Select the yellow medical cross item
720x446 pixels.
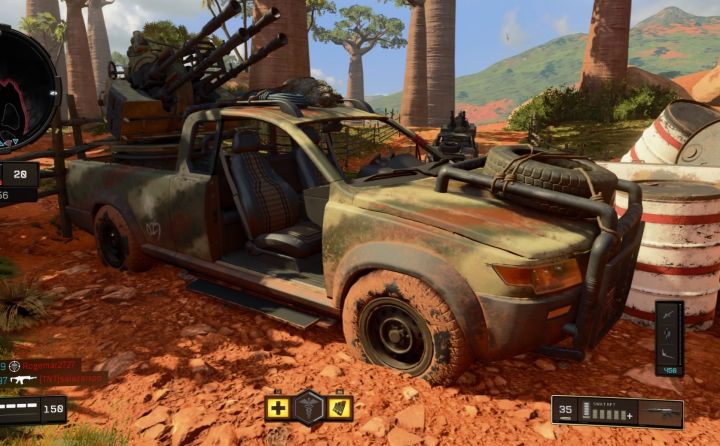[x=277, y=408]
